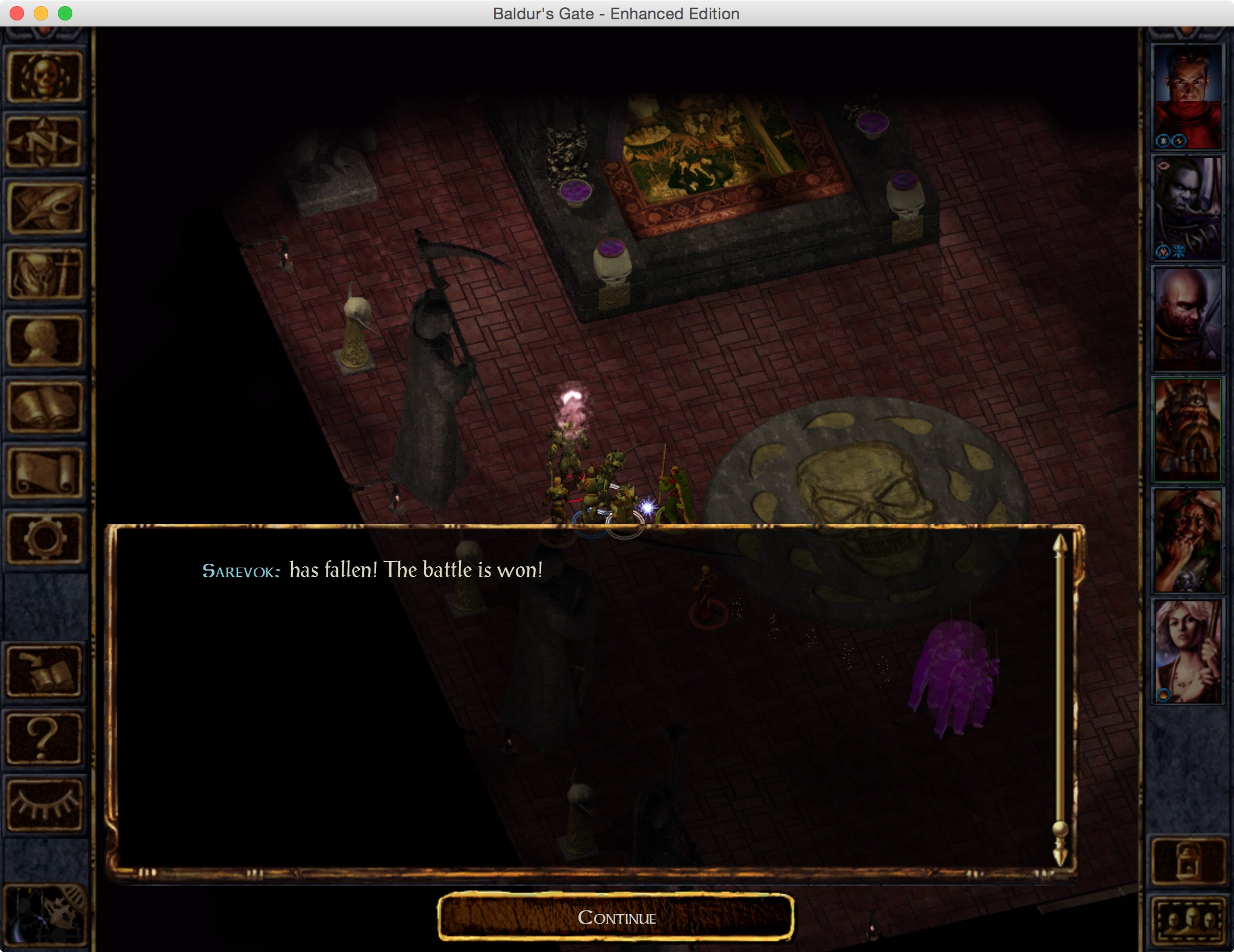Click the select-all party button

click(x=1188, y=921)
